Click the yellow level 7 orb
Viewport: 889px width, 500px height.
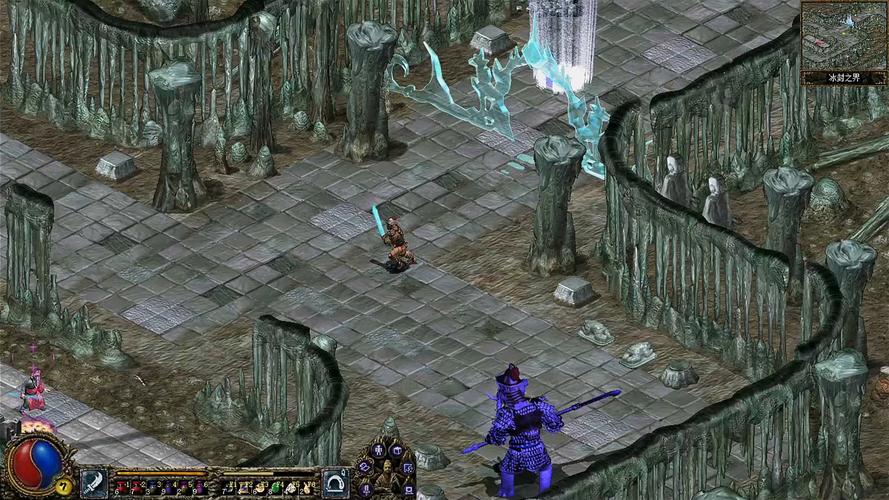63,486
